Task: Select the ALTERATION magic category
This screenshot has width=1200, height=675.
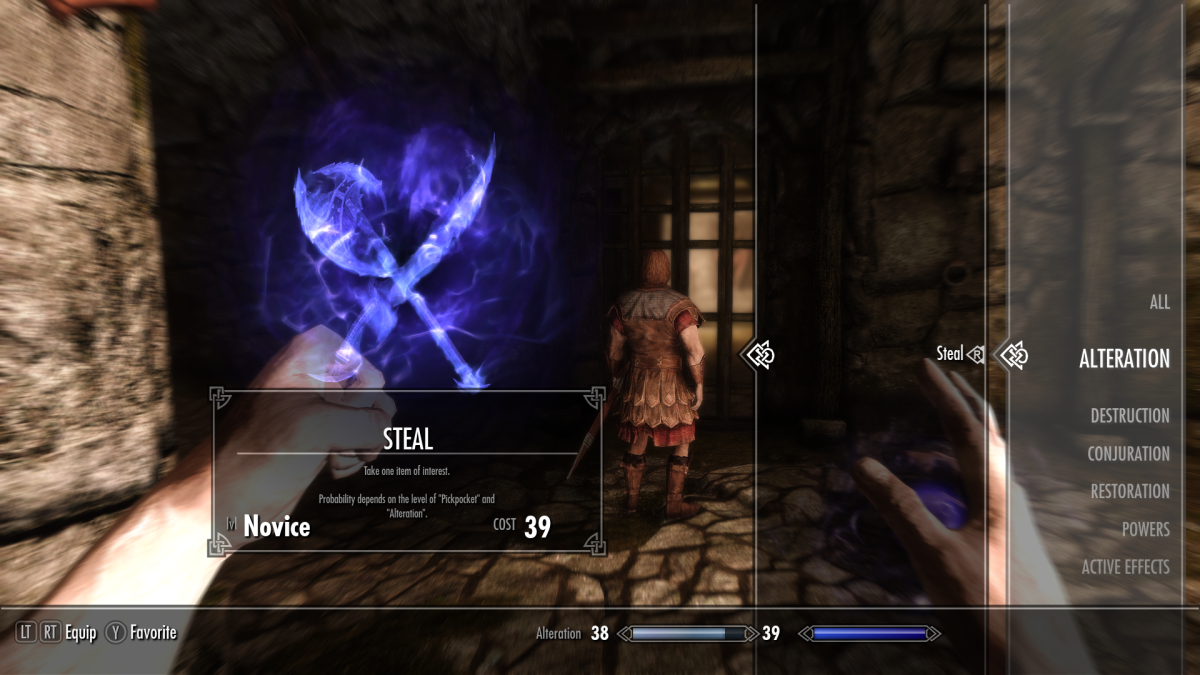Action: point(1124,359)
